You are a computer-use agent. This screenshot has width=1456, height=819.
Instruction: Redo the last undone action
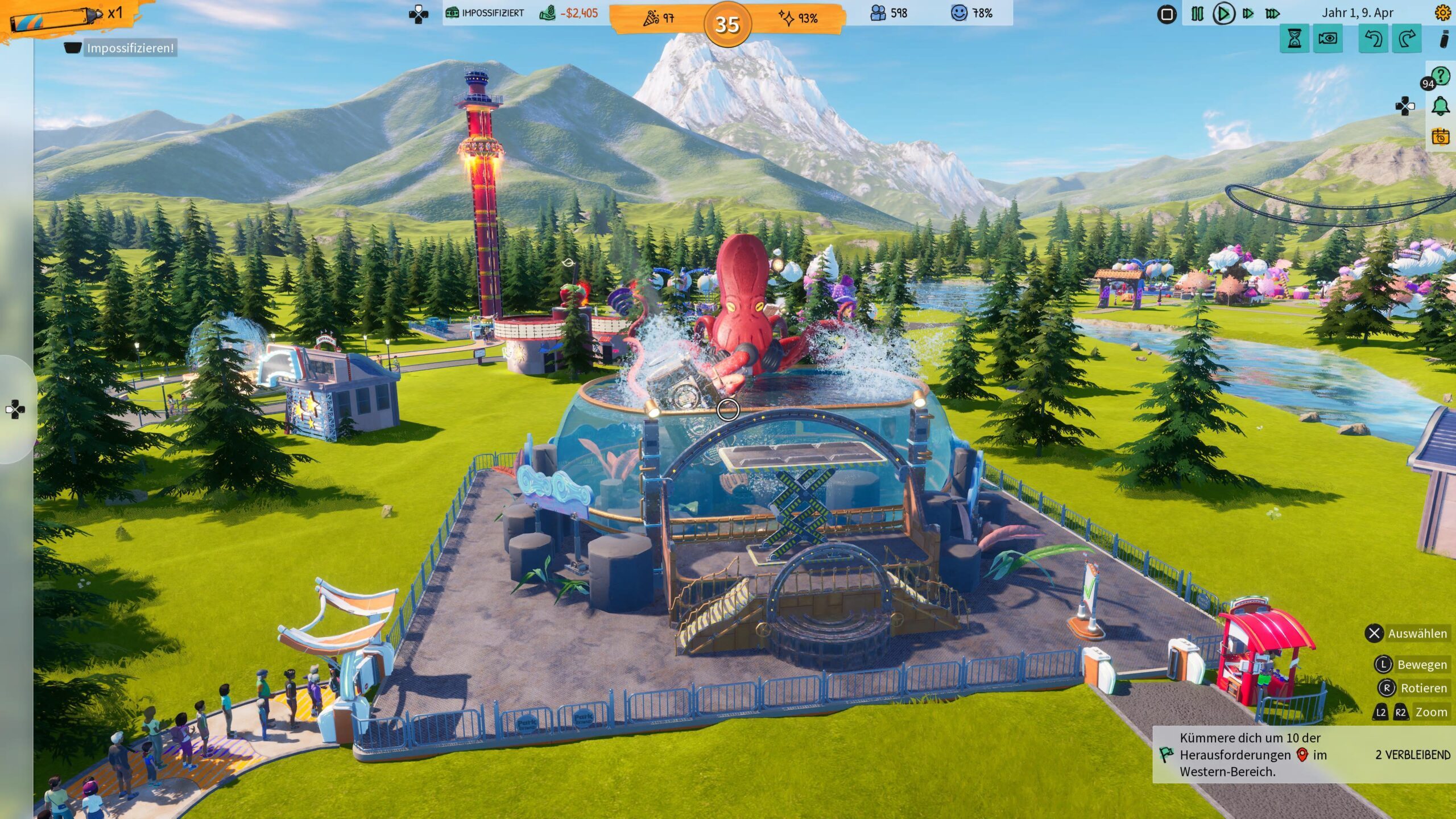tap(1407, 39)
